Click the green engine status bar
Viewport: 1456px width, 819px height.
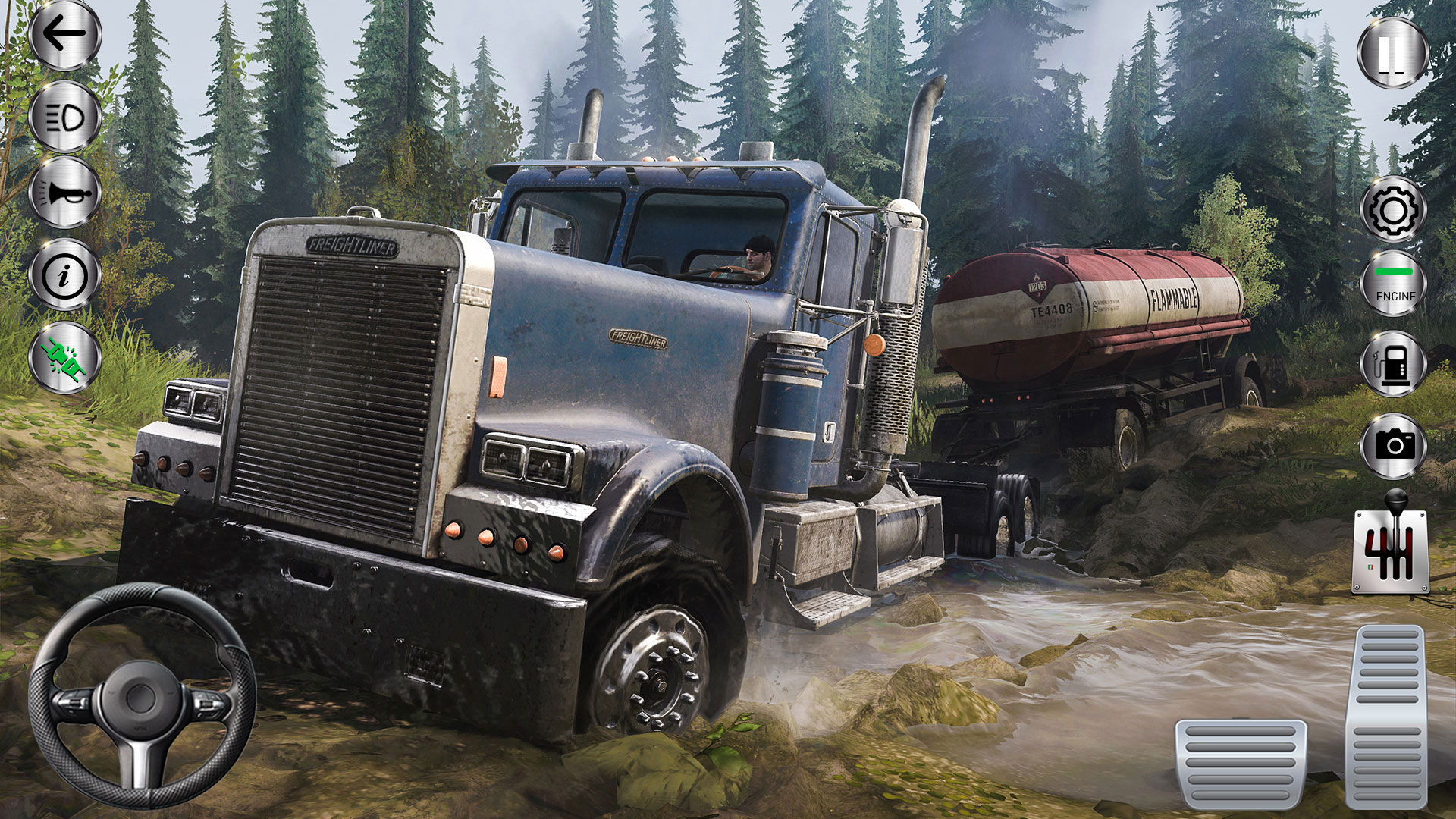pos(1394,271)
